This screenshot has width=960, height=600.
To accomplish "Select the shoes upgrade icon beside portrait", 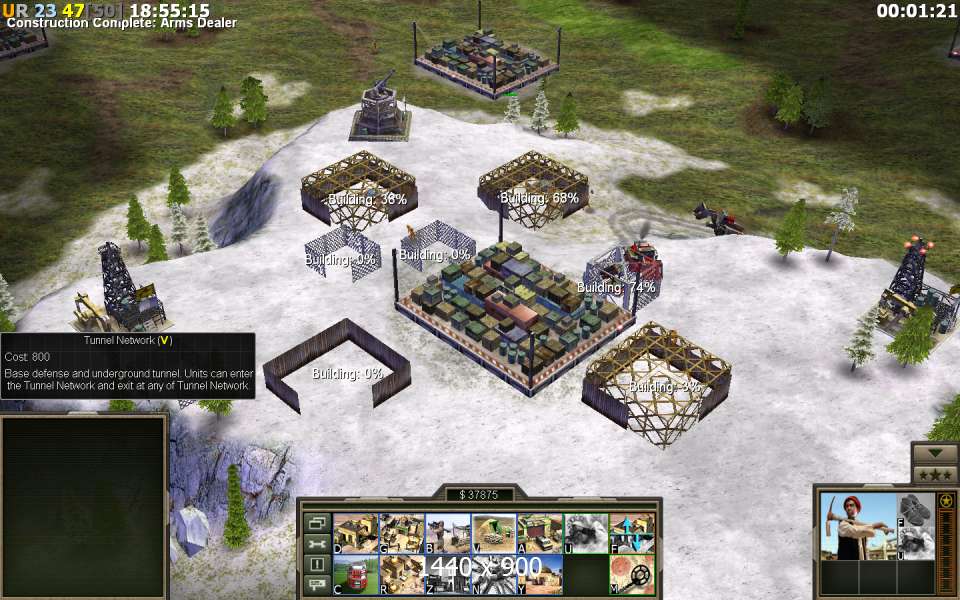I will (x=915, y=509).
